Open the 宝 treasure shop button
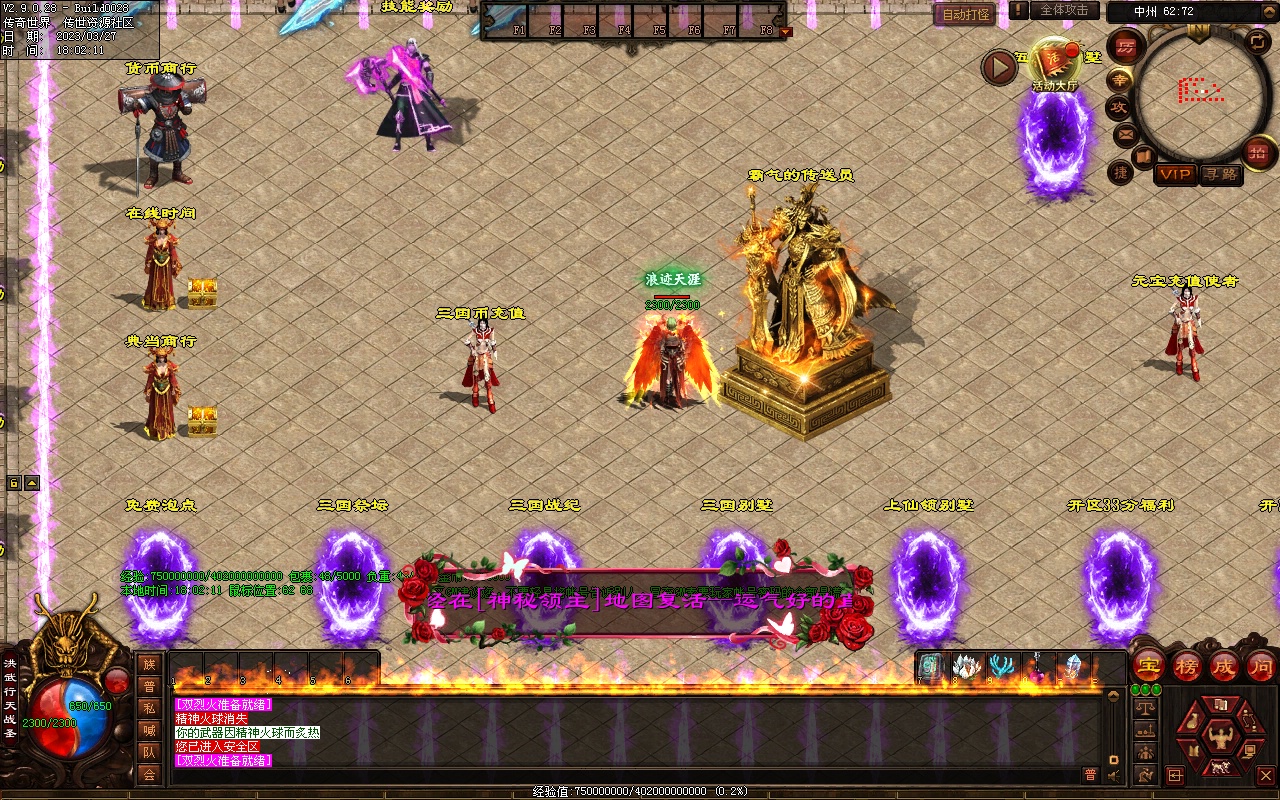The width and height of the screenshot is (1280, 800). point(1148,666)
